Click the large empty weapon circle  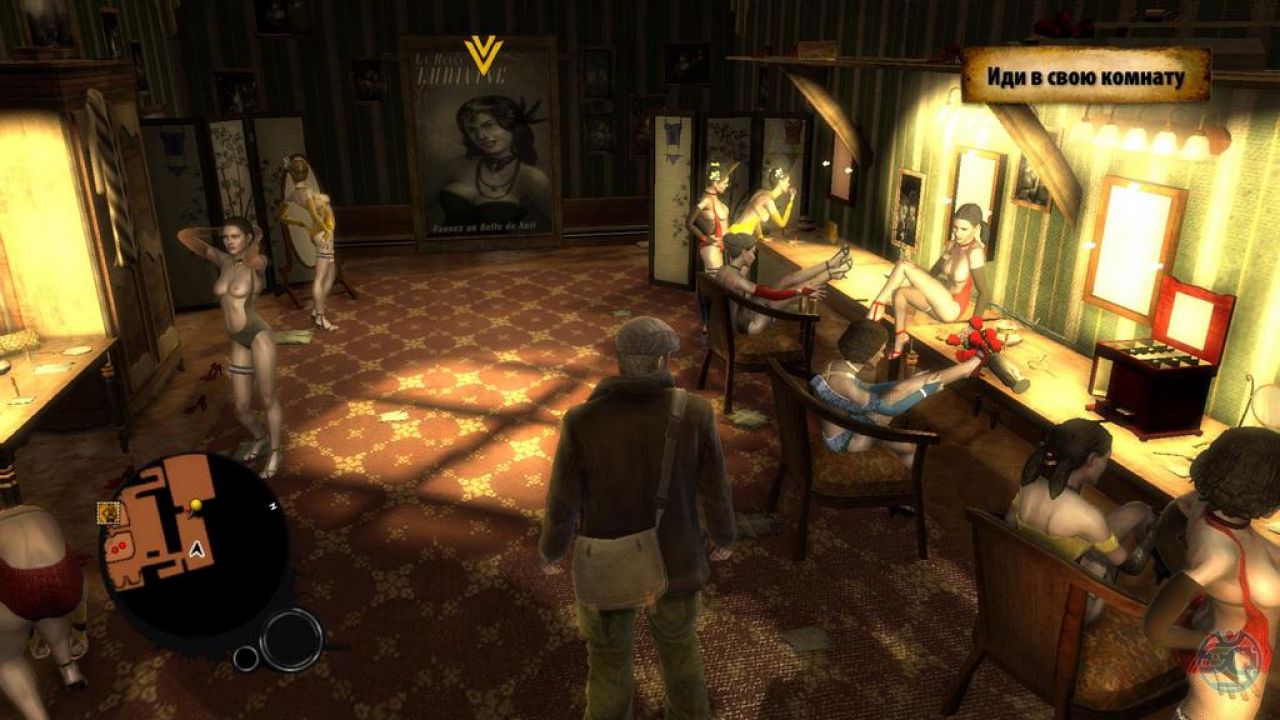point(291,639)
